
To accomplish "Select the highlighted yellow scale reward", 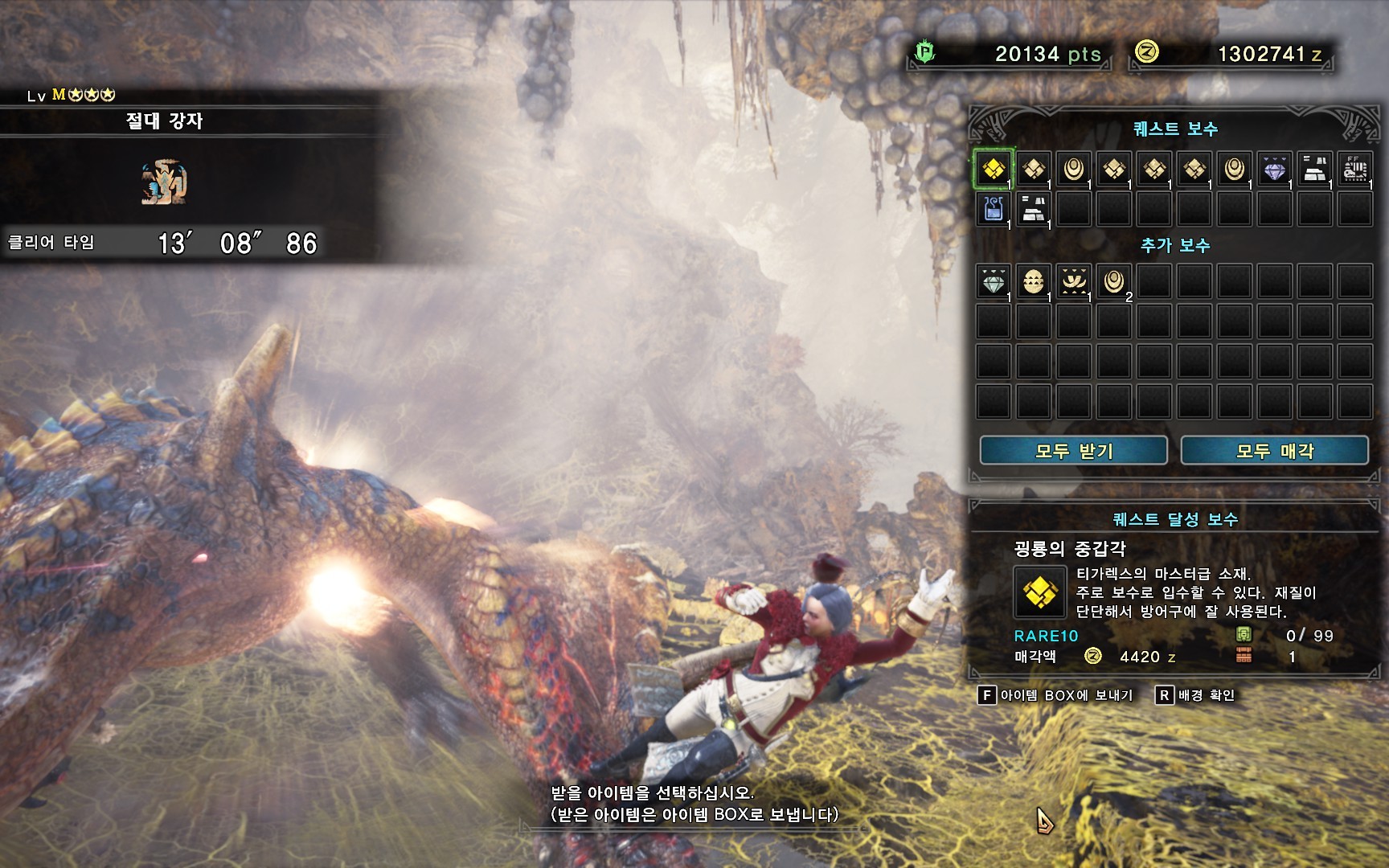I will [x=994, y=169].
